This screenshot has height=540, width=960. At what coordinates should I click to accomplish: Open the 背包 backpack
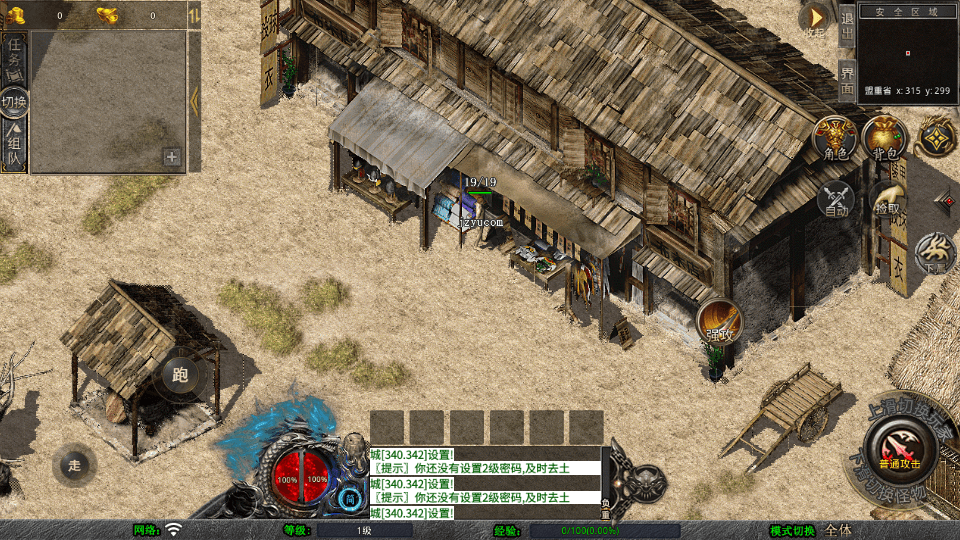pos(884,137)
